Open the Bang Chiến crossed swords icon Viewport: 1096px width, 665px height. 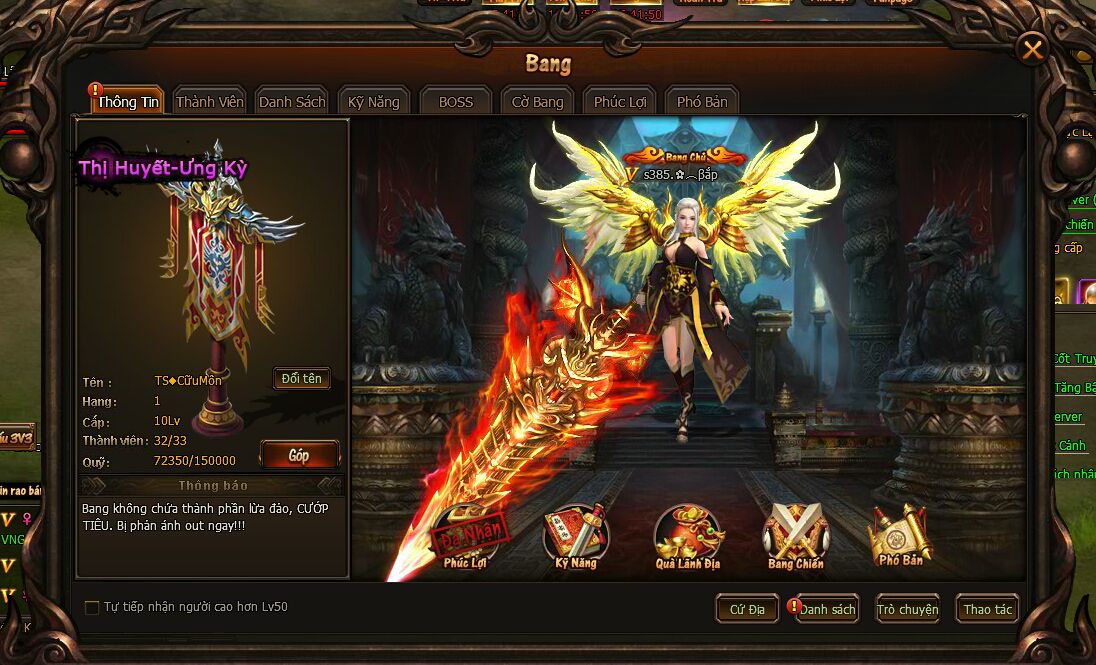click(x=796, y=536)
